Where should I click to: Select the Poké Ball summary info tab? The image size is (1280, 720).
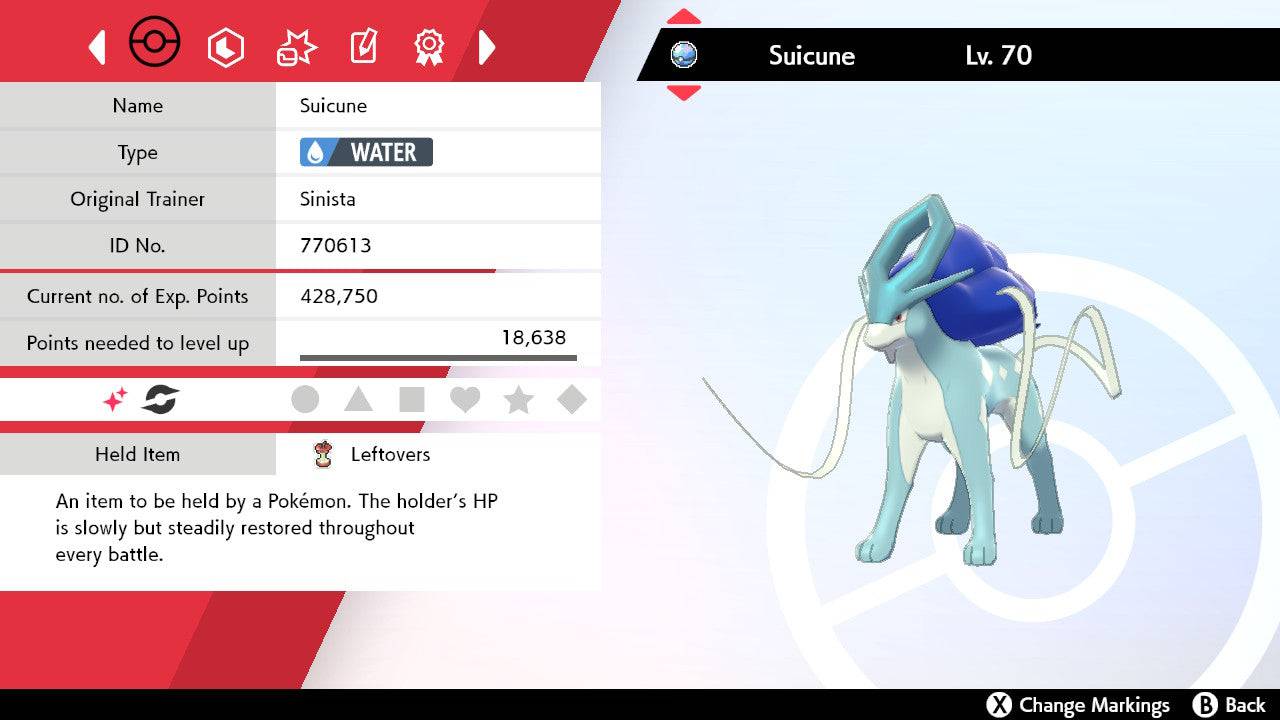(x=155, y=44)
